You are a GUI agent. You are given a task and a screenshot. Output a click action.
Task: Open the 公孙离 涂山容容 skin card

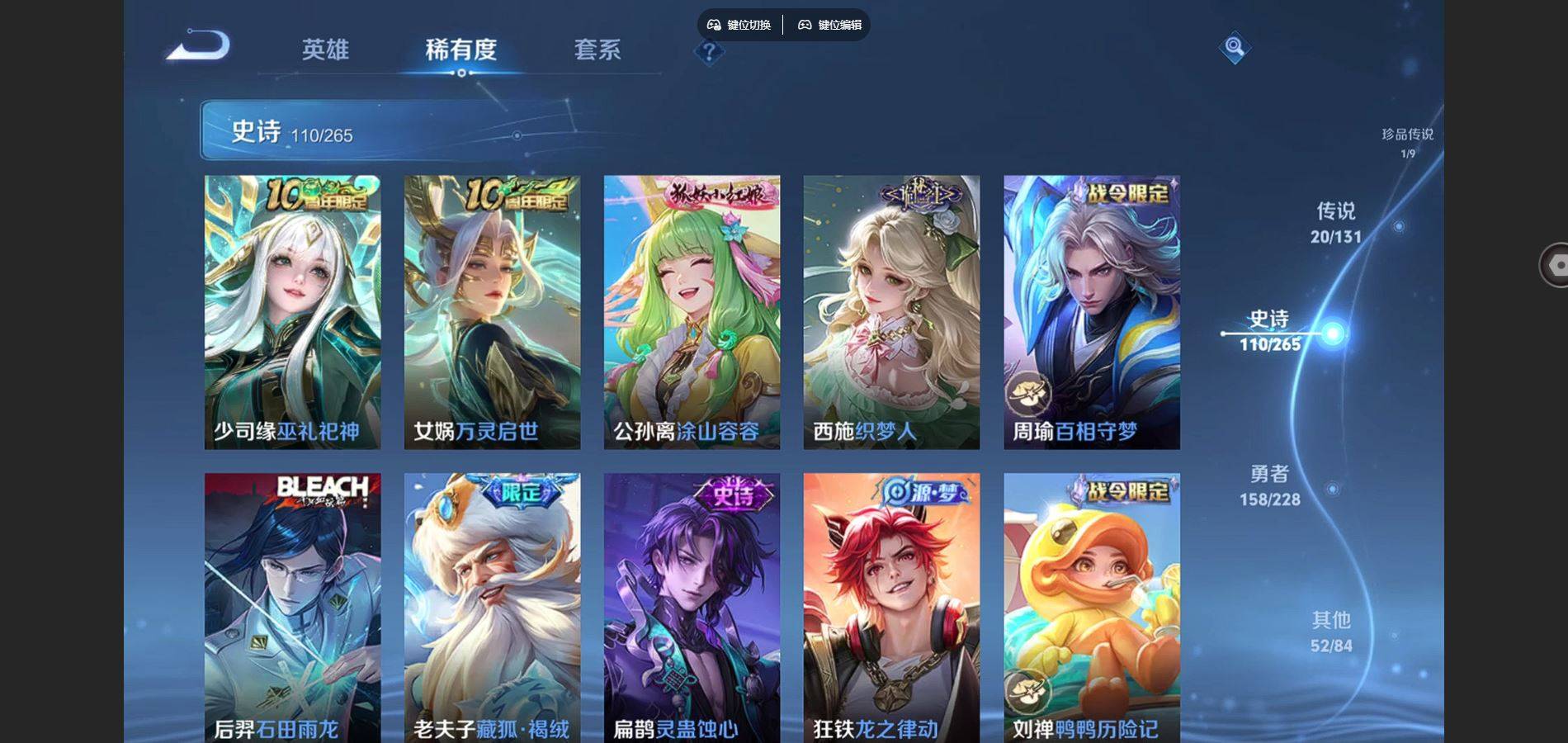point(692,312)
